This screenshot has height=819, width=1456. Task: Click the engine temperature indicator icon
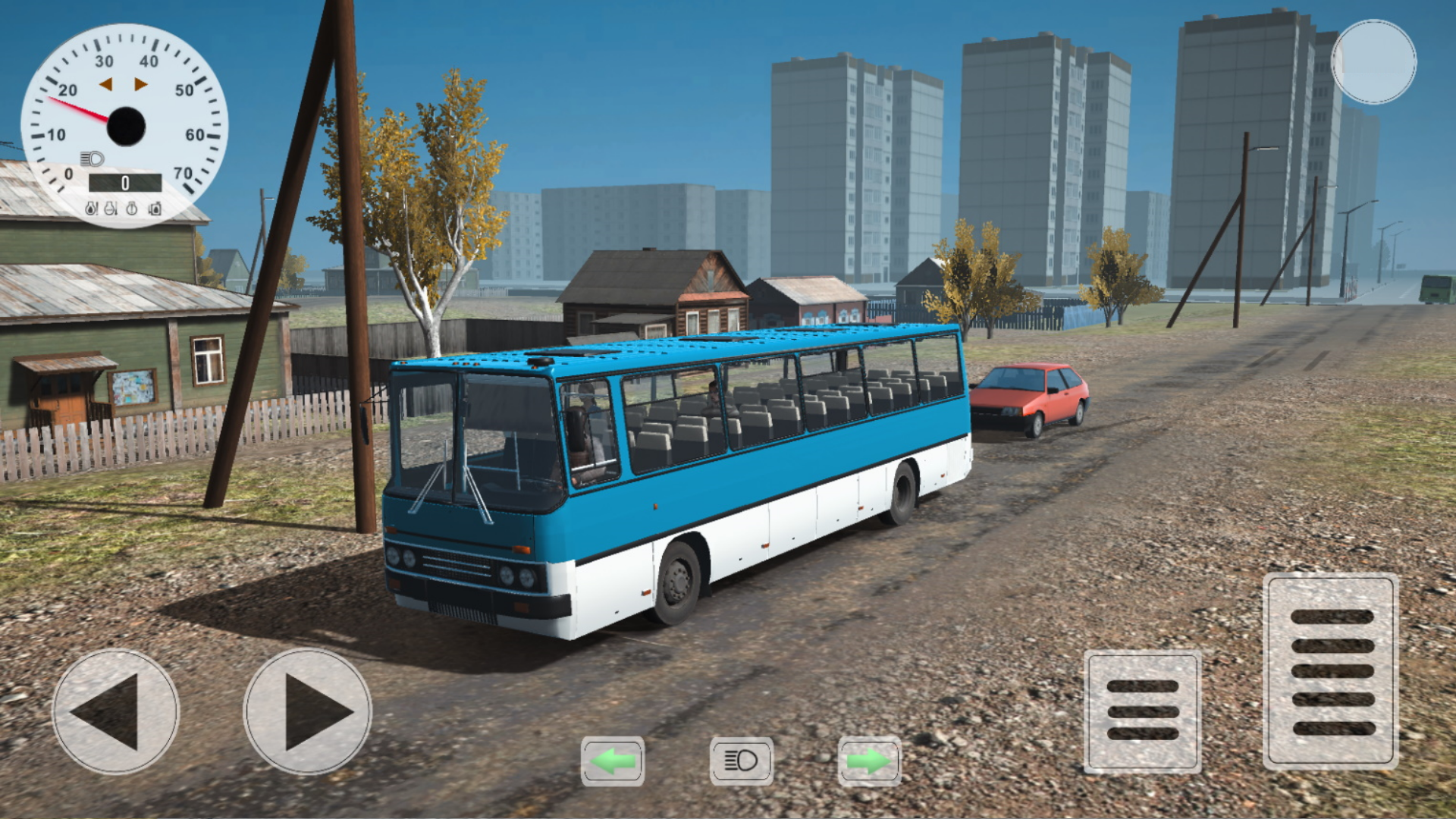[x=110, y=209]
